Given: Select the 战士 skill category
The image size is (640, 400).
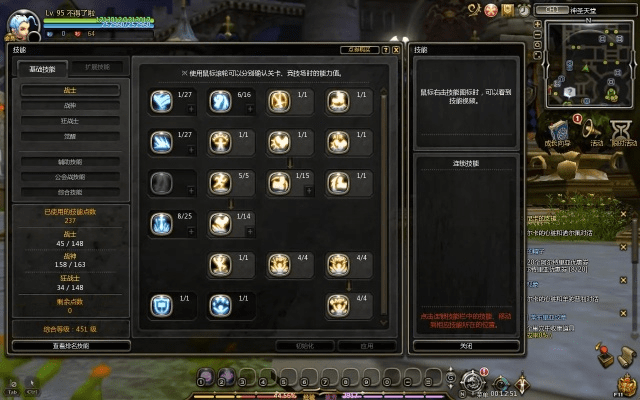Looking at the screenshot, I should 70,90.
